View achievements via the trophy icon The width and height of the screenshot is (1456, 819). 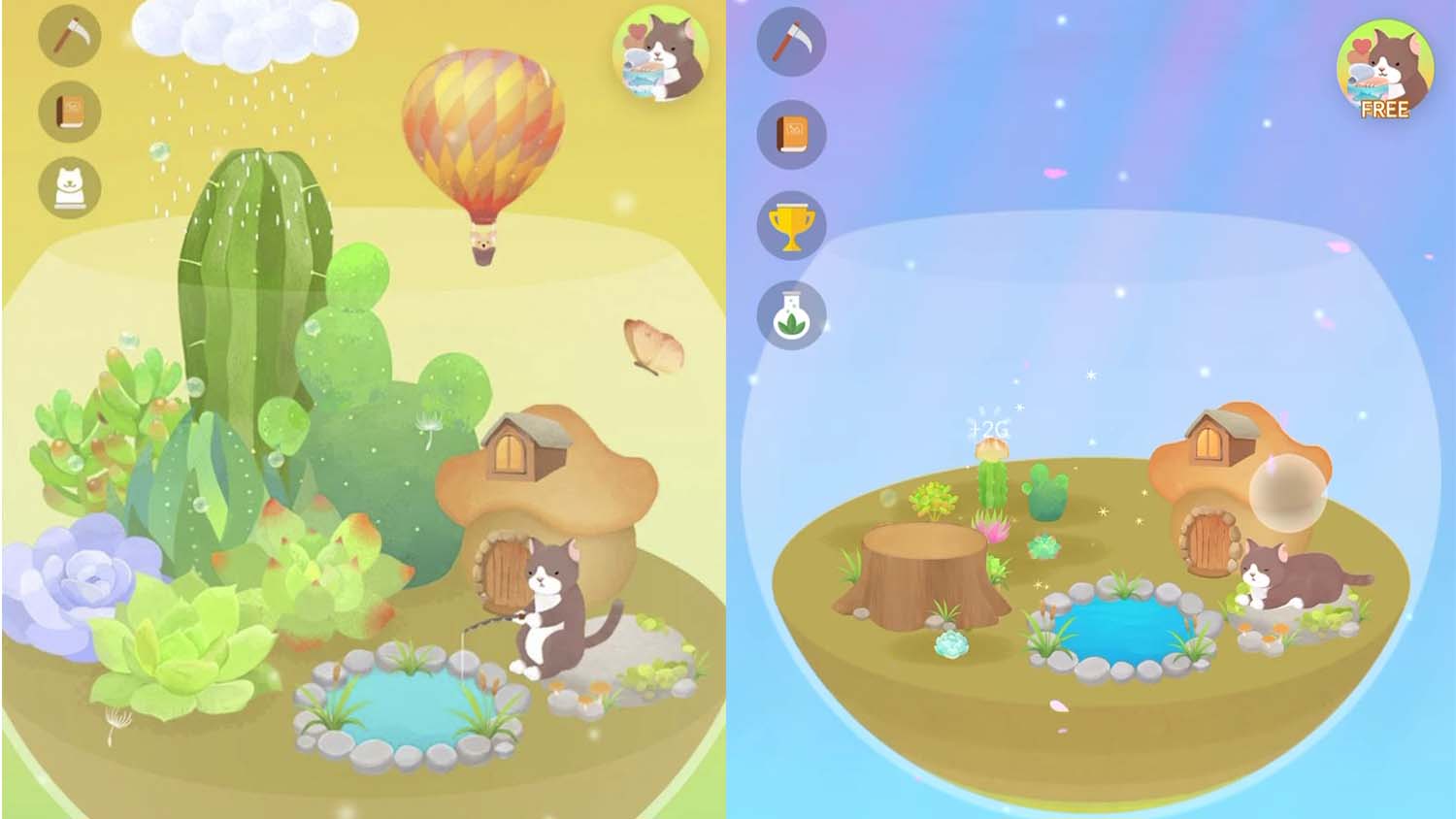(x=791, y=223)
